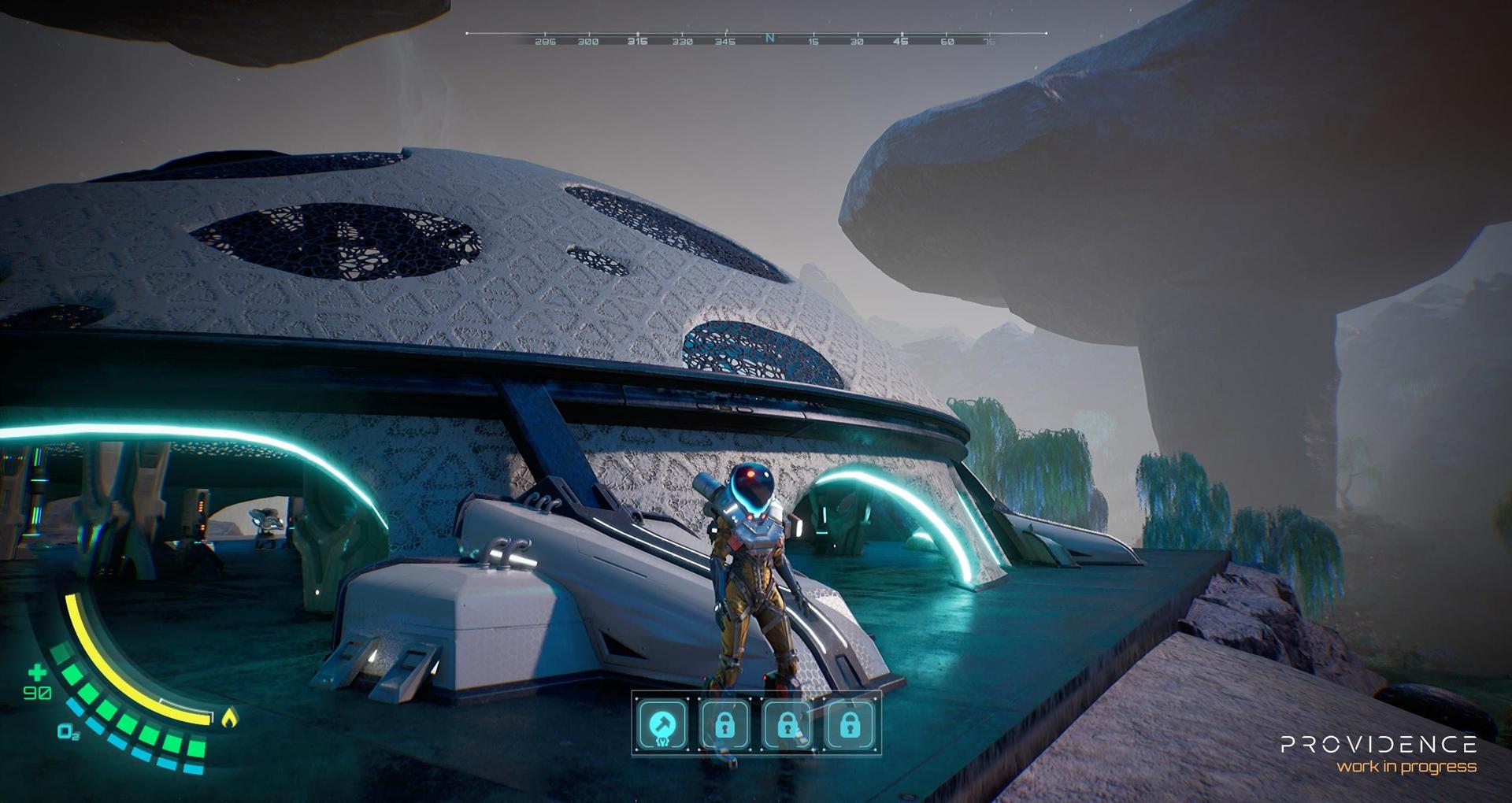Image resolution: width=1512 pixels, height=803 pixels.
Task: Click the health value reading 90
Action: pos(37,693)
